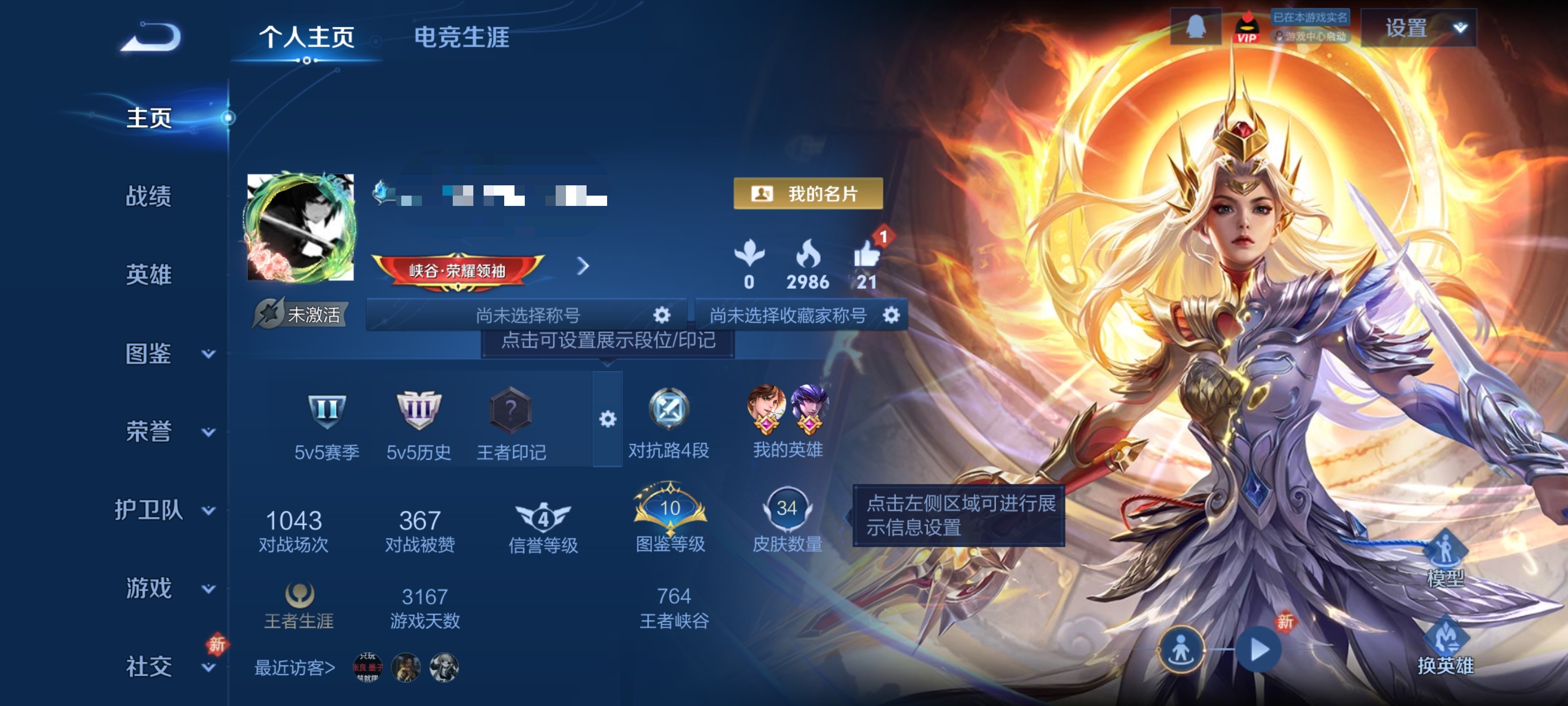Click the 信誉等级 credit level wings icon

pyautogui.click(x=543, y=517)
